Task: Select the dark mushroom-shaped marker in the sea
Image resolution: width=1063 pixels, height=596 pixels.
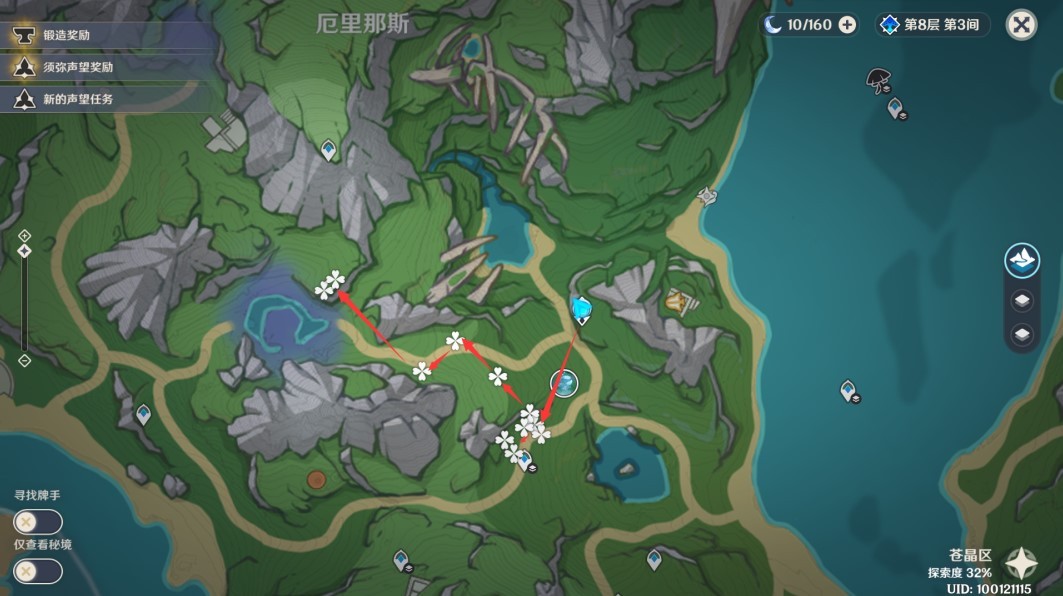Action: point(878,78)
